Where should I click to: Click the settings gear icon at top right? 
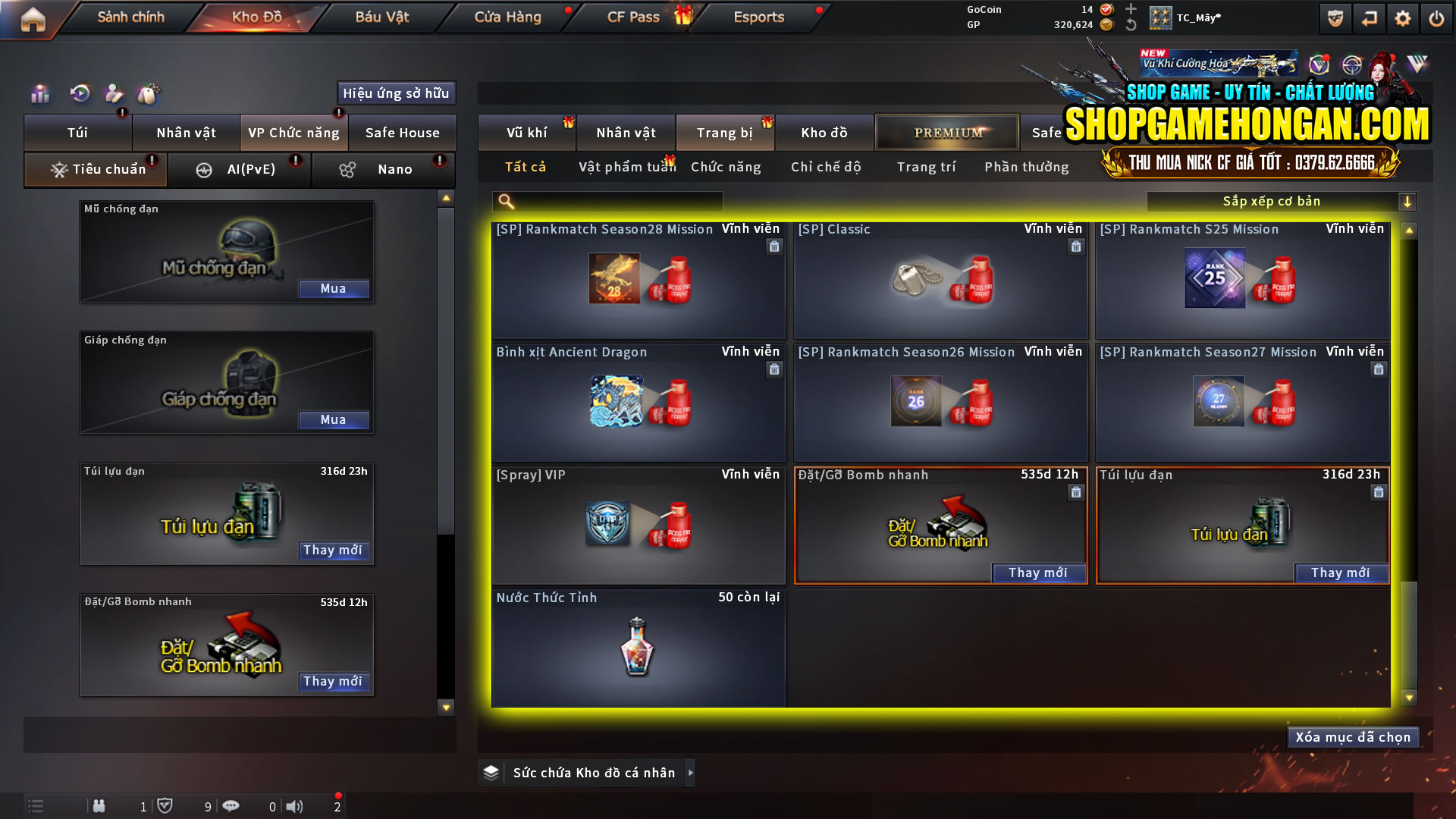1404,17
